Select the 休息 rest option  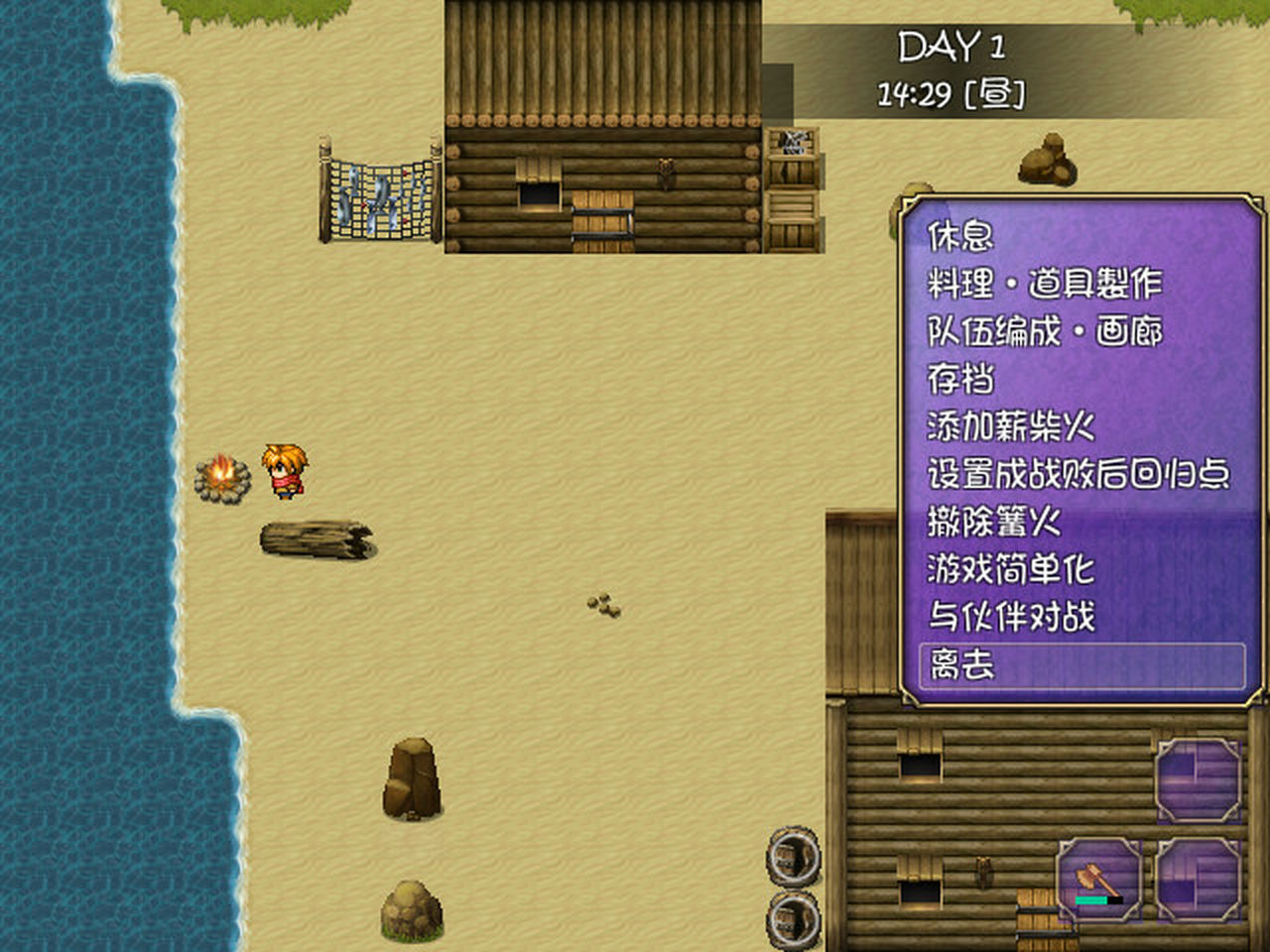pyautogui.click(x=960, y=236)
